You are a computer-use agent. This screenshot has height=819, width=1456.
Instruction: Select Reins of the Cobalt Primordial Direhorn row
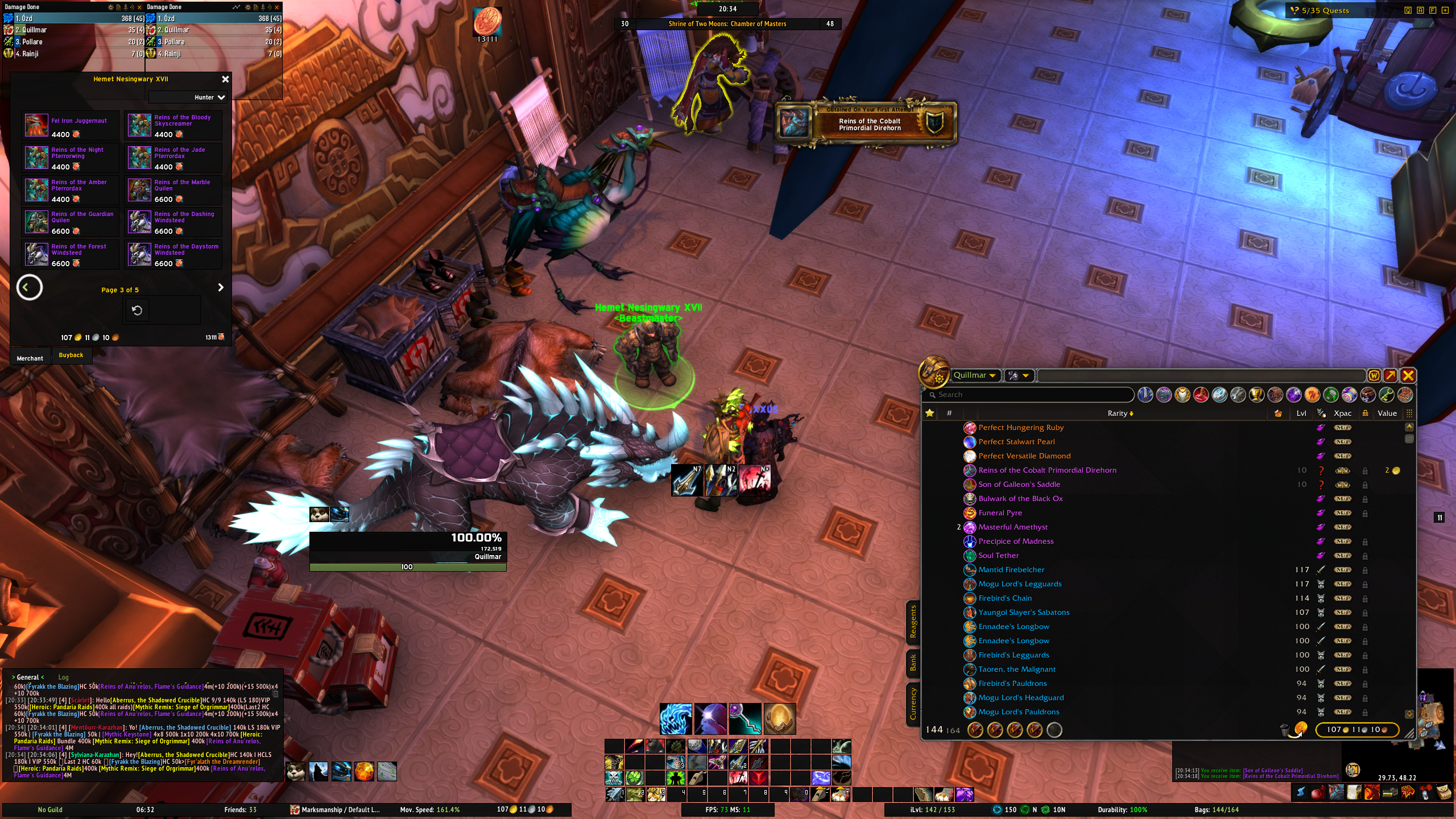point(1047,470)
